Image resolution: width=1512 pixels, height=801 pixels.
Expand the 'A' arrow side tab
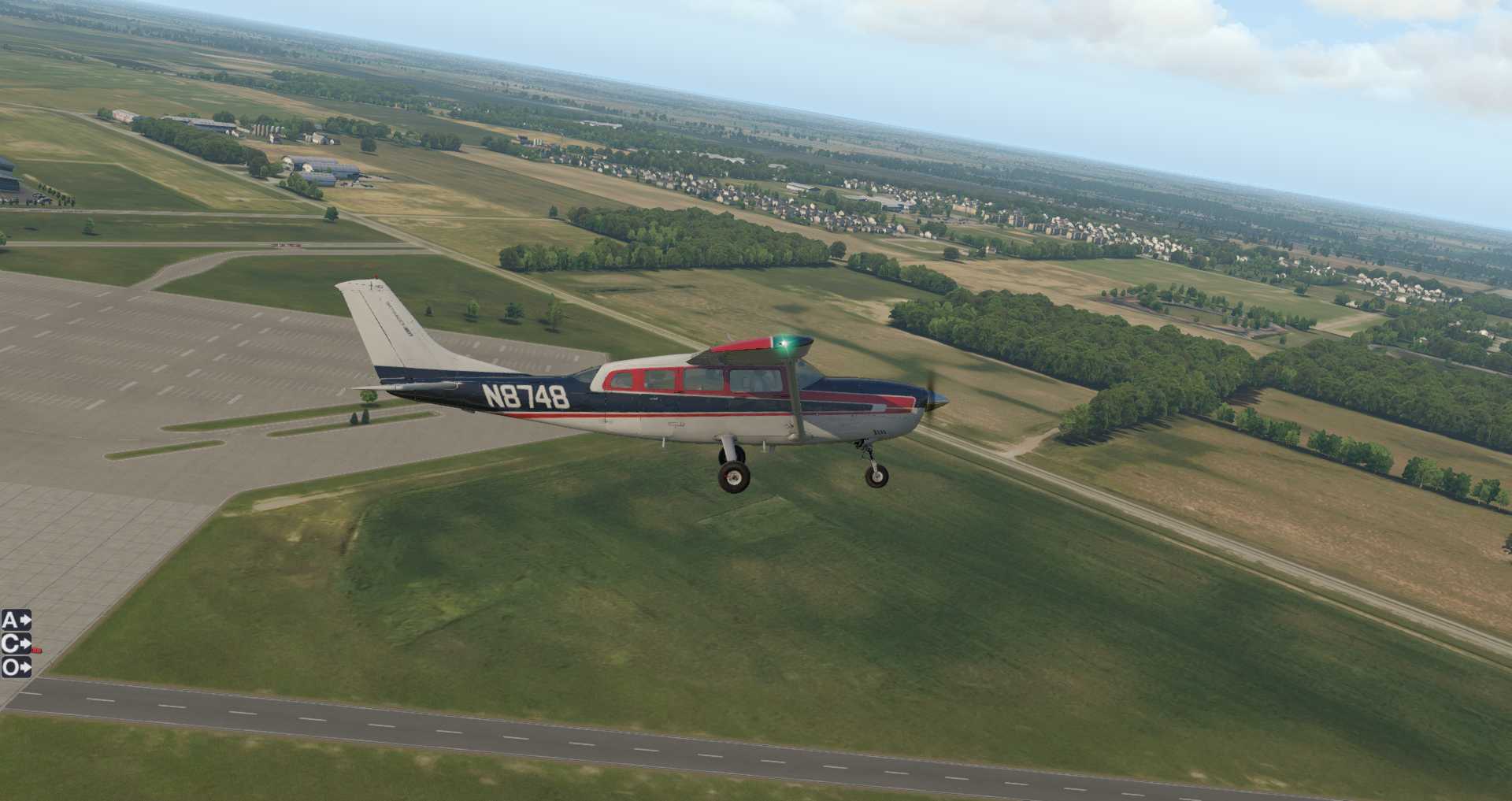click(x=16, y=621)
